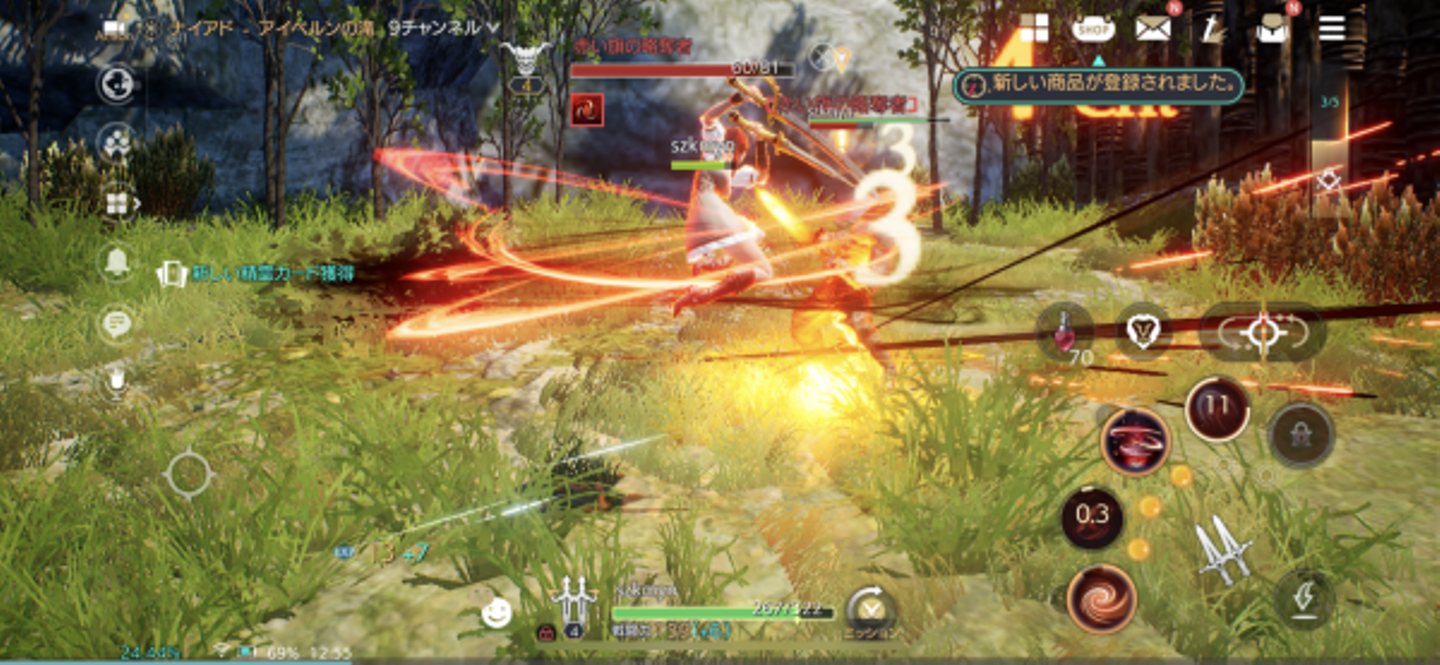
Task: Open the hamburger main menu
Action: coord(1332,28)
